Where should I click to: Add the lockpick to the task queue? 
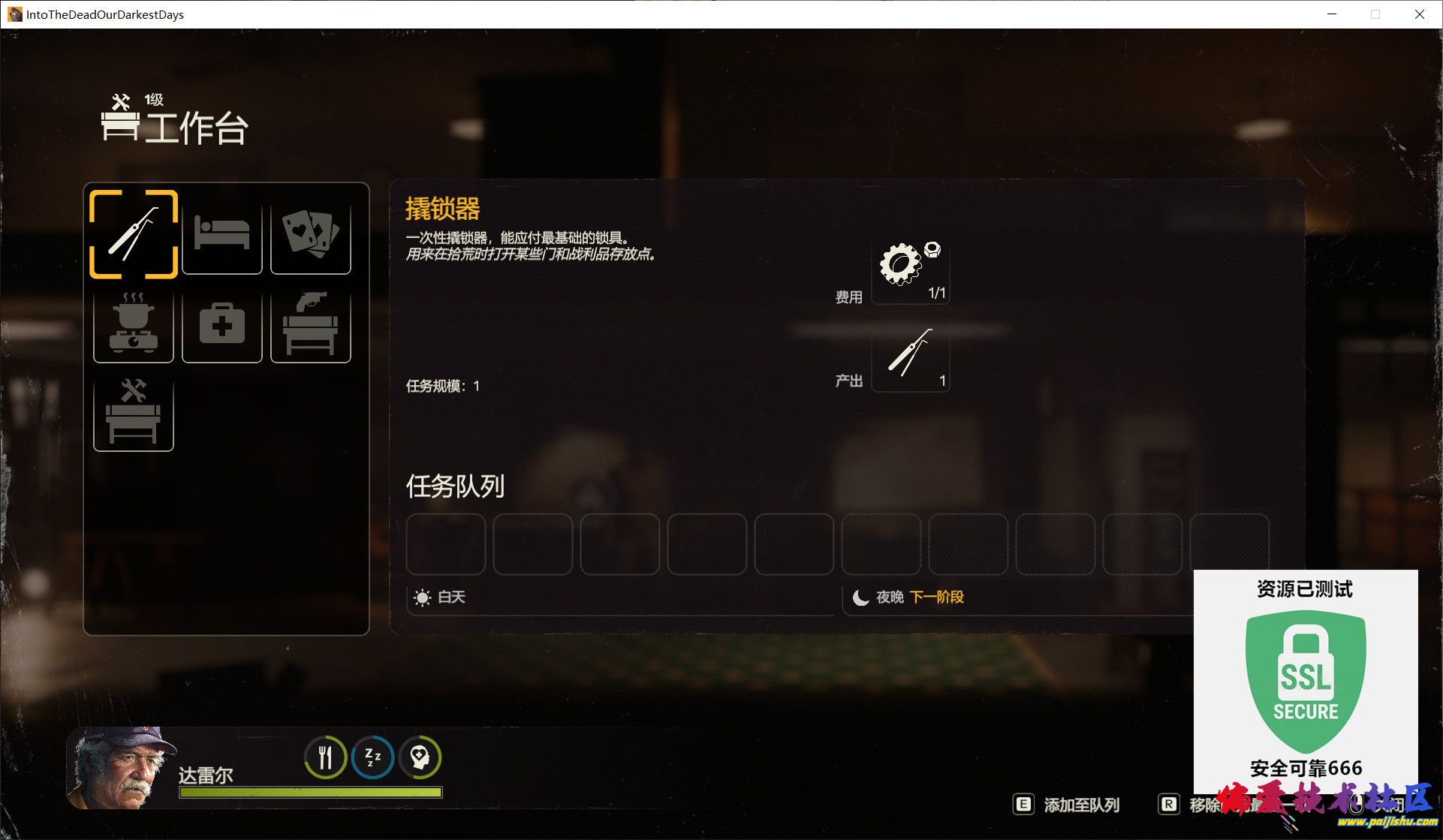pos(1068,805)
